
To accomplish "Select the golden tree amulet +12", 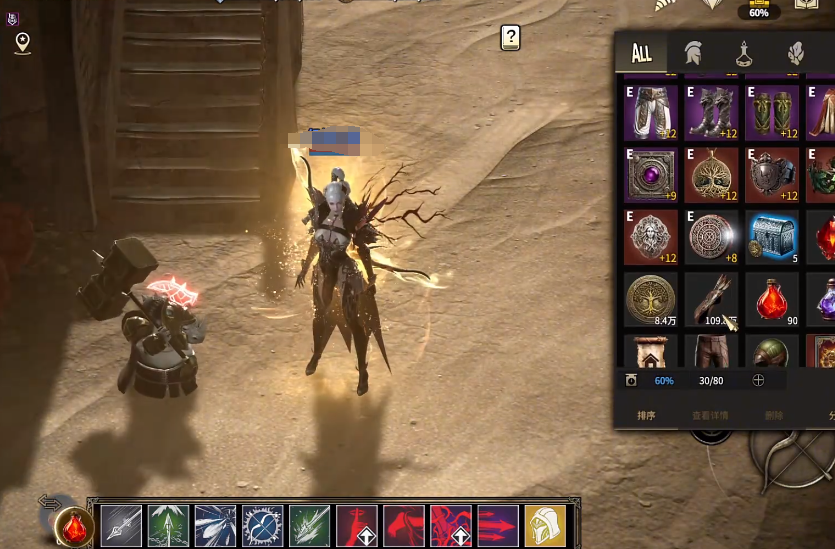I will [x=712, y=174].
